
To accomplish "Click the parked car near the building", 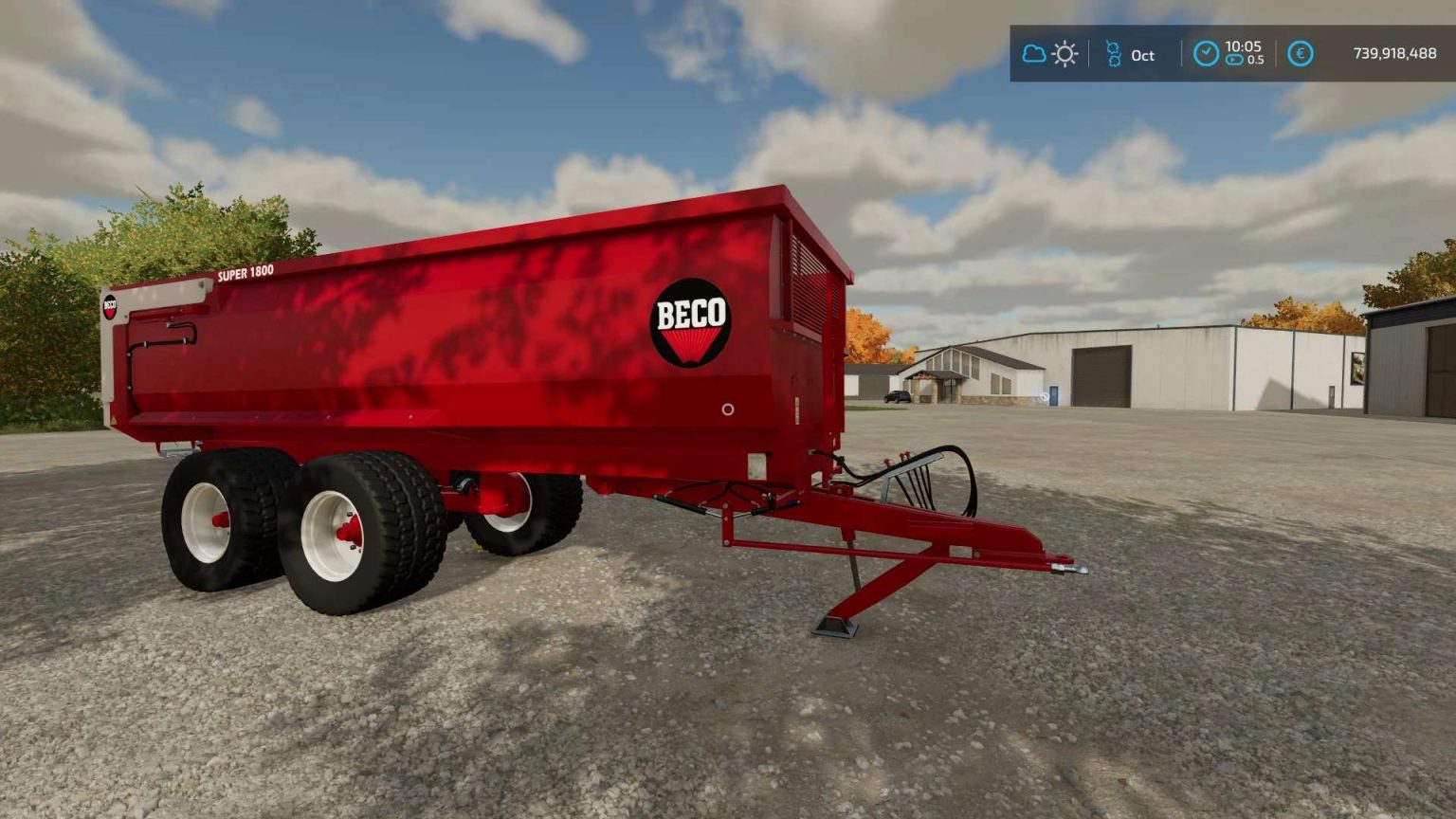I will [896, 396].
